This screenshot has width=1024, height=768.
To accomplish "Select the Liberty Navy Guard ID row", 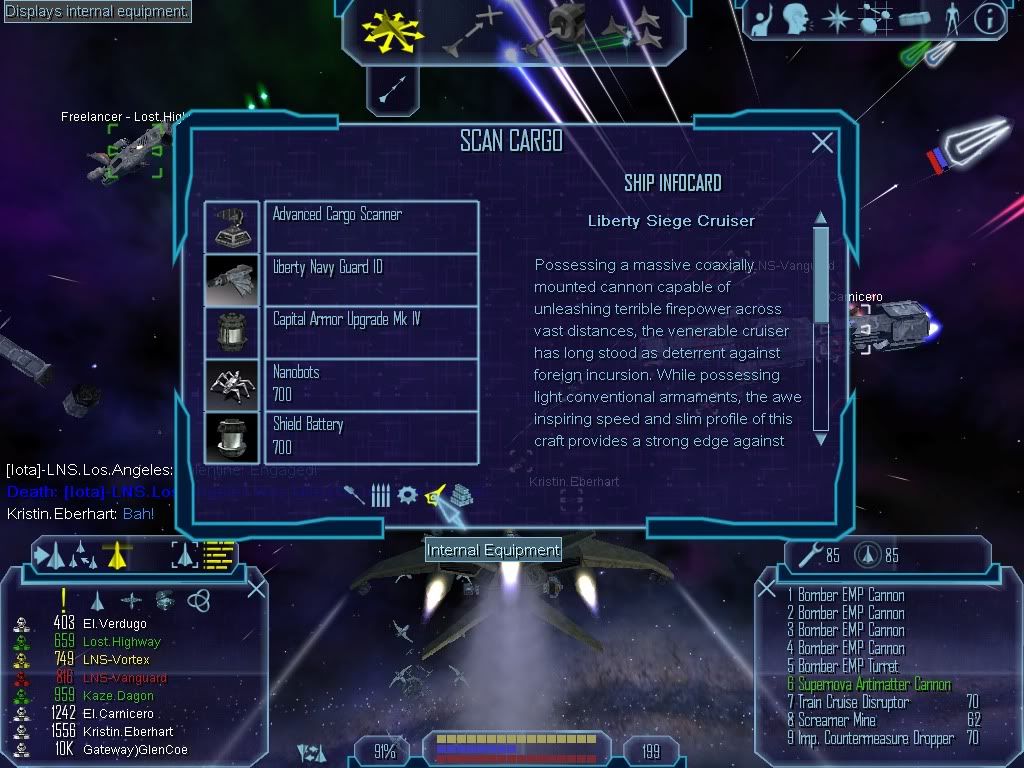I will coord(371,279).
